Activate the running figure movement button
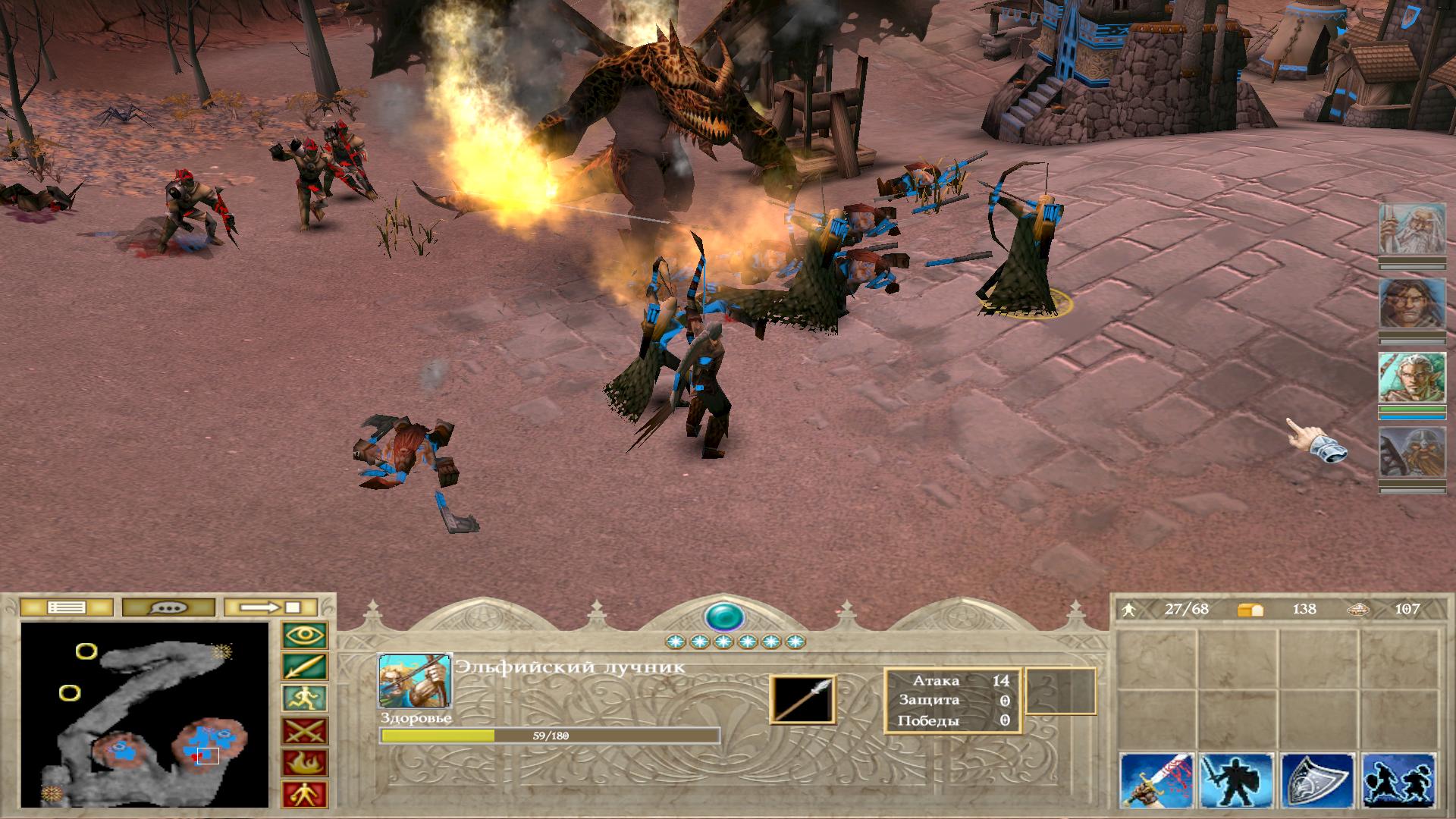 305,699
